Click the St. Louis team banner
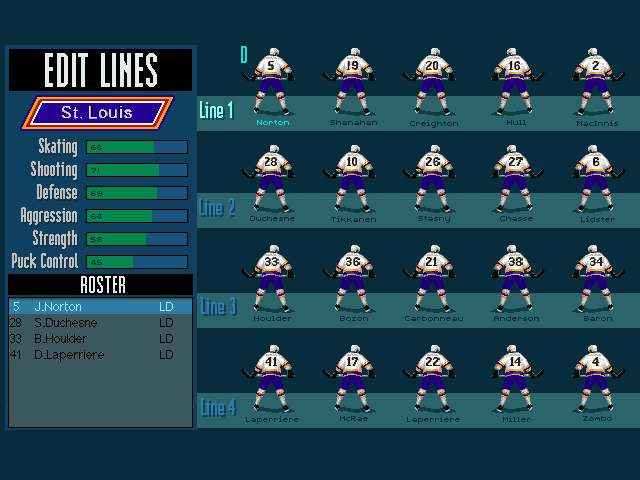Screen dimensions: 640x480 click(97, 112)
